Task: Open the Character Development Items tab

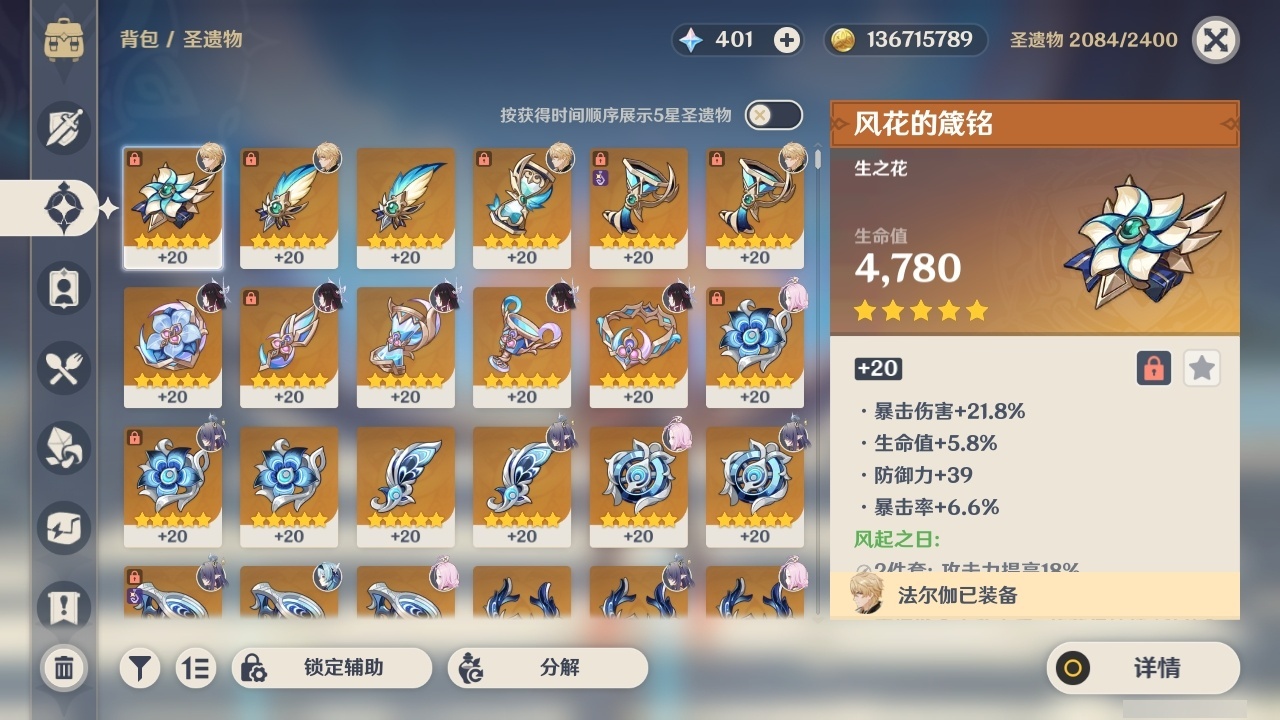Action: (64, 288)
